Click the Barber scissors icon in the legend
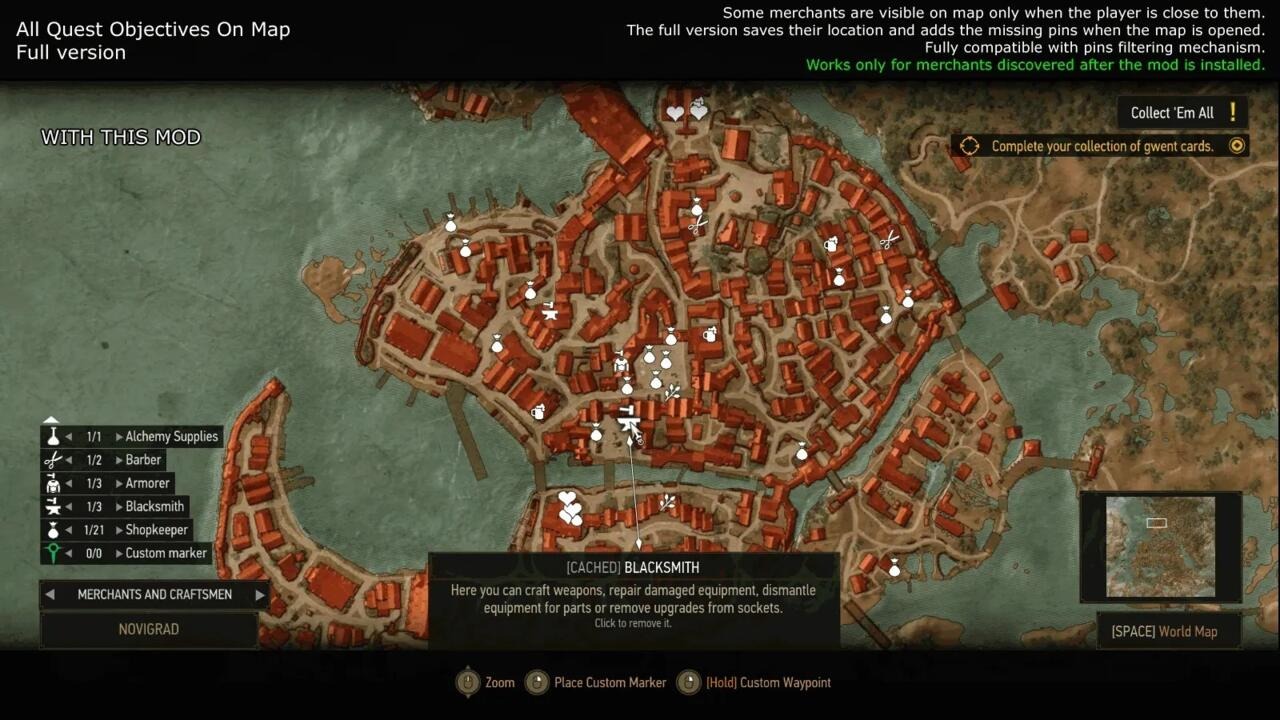The height and width of the screenshot is (720, 1280). 54,459
